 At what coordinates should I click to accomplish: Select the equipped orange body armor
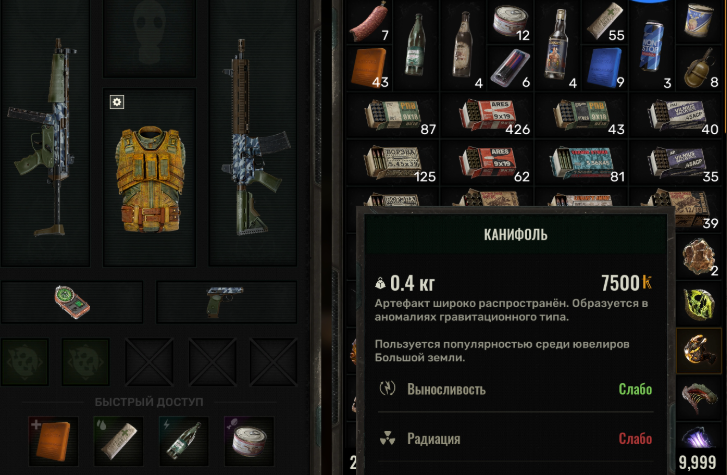149,177
